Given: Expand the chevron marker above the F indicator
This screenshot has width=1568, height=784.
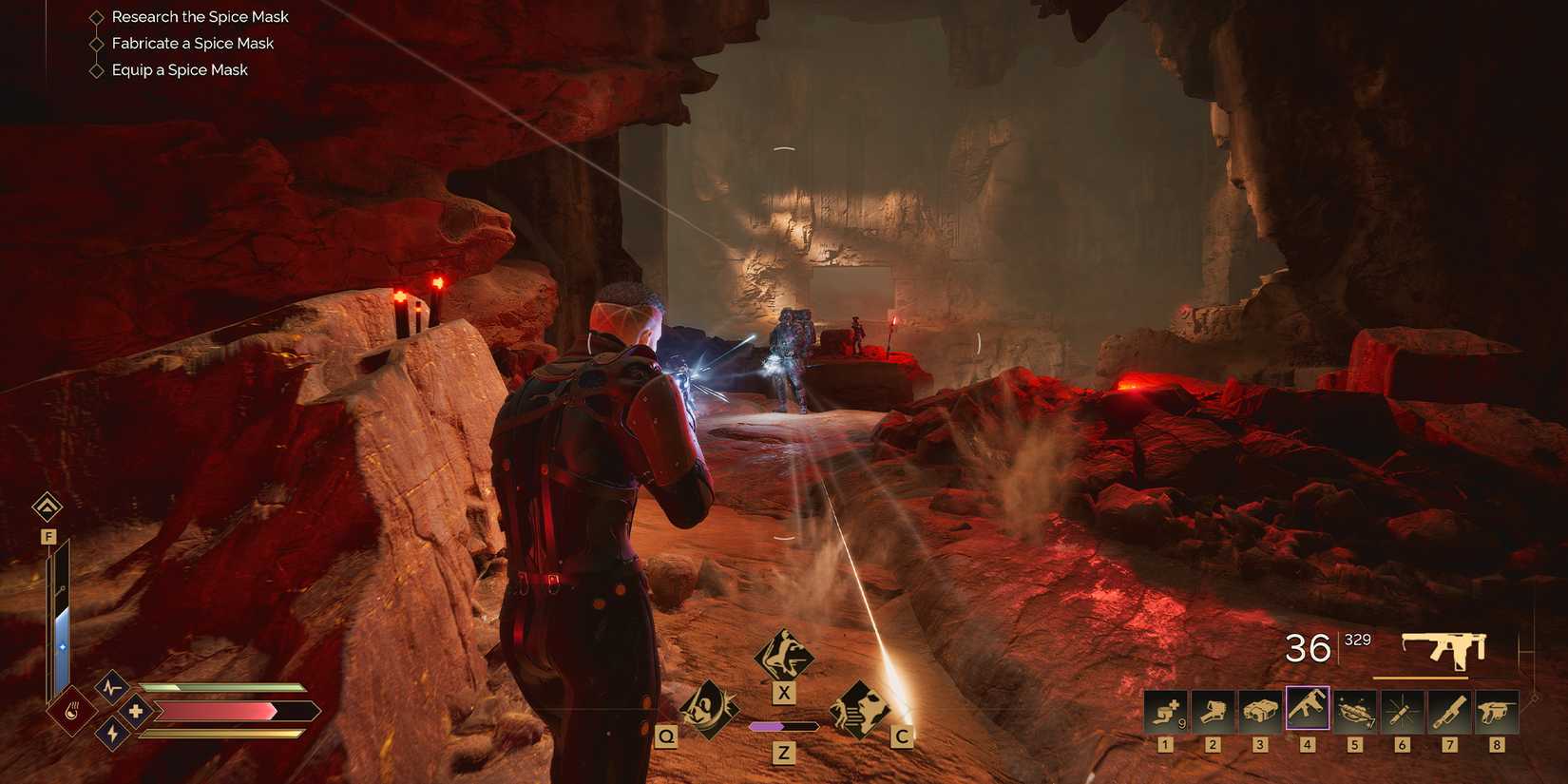Looking at the screenshot, I should click(47, 507).
